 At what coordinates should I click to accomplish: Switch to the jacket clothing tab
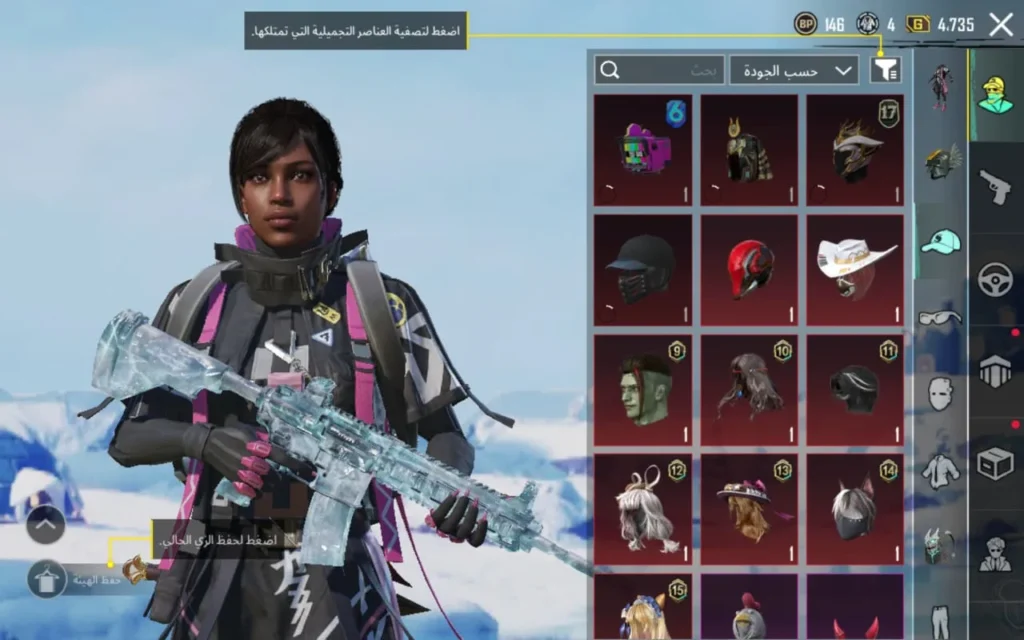click(940, 469)
